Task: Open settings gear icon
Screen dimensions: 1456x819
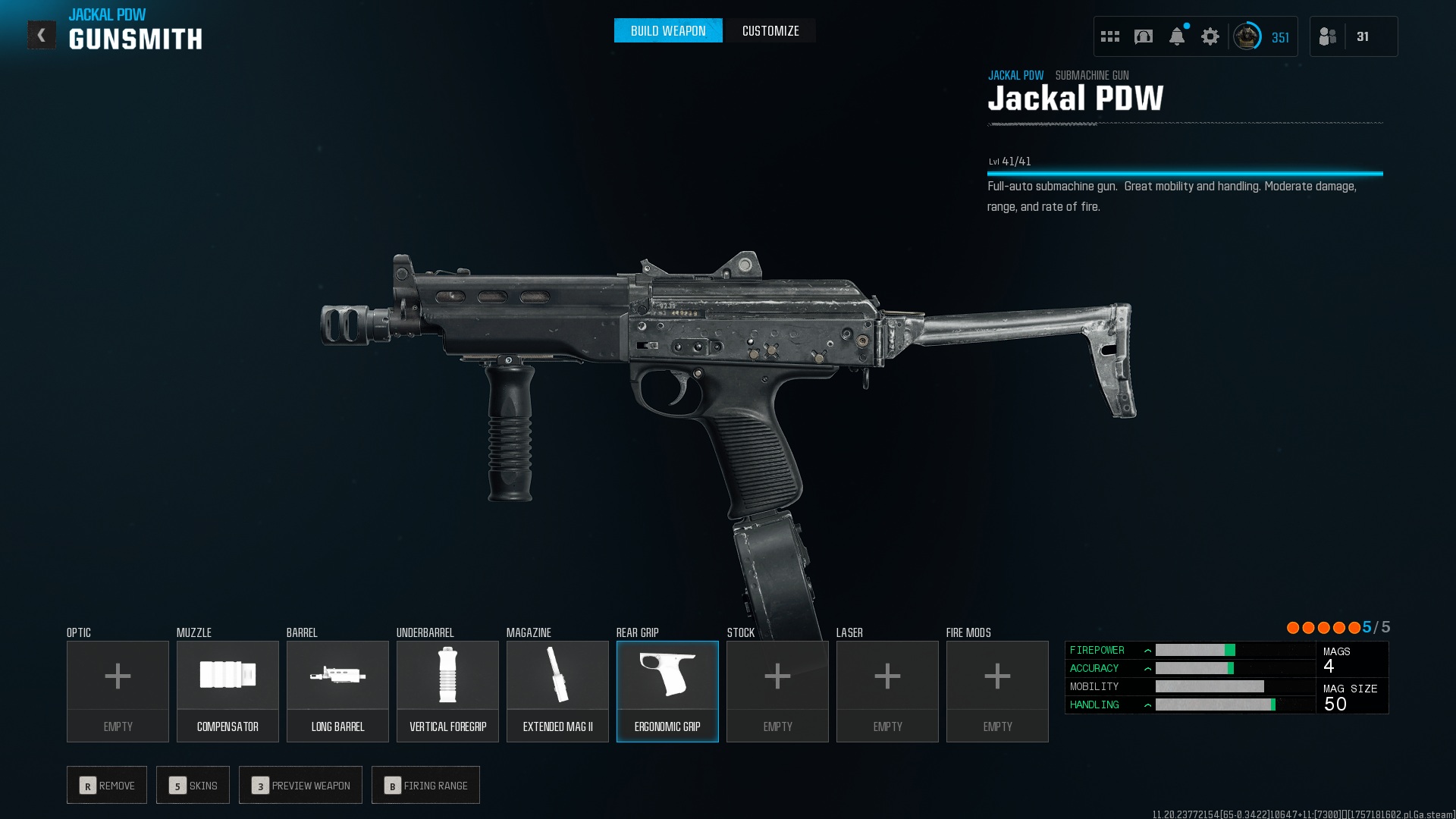Action: [1210, 36]
